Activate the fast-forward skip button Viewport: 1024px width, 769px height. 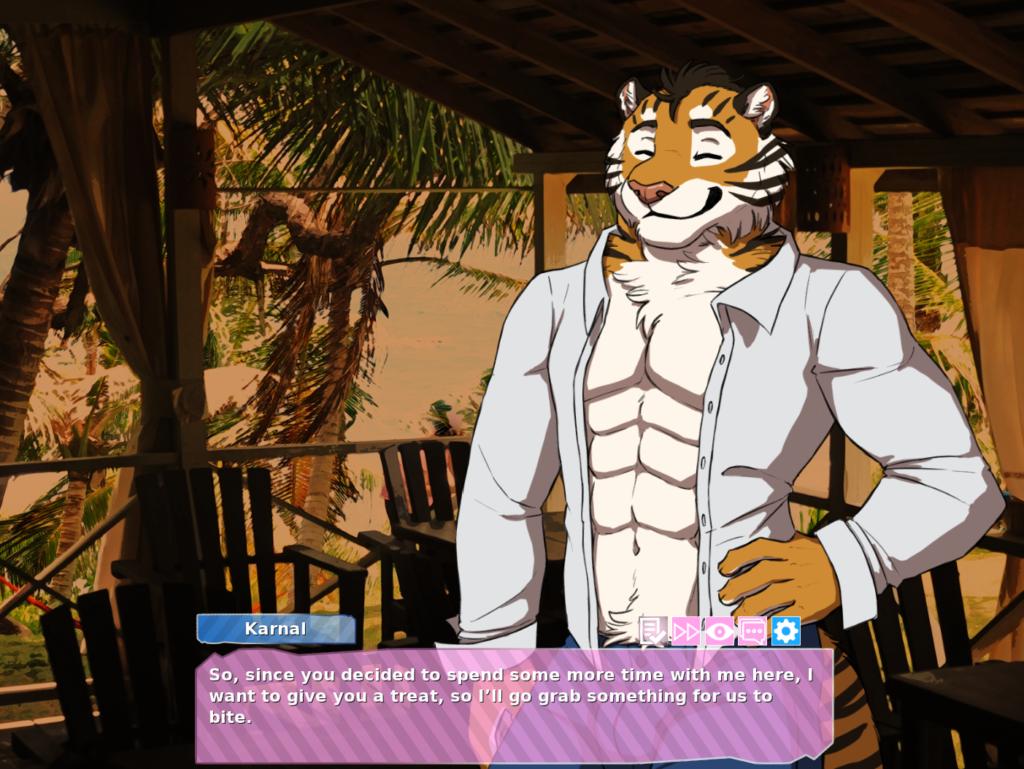[686, 631]
